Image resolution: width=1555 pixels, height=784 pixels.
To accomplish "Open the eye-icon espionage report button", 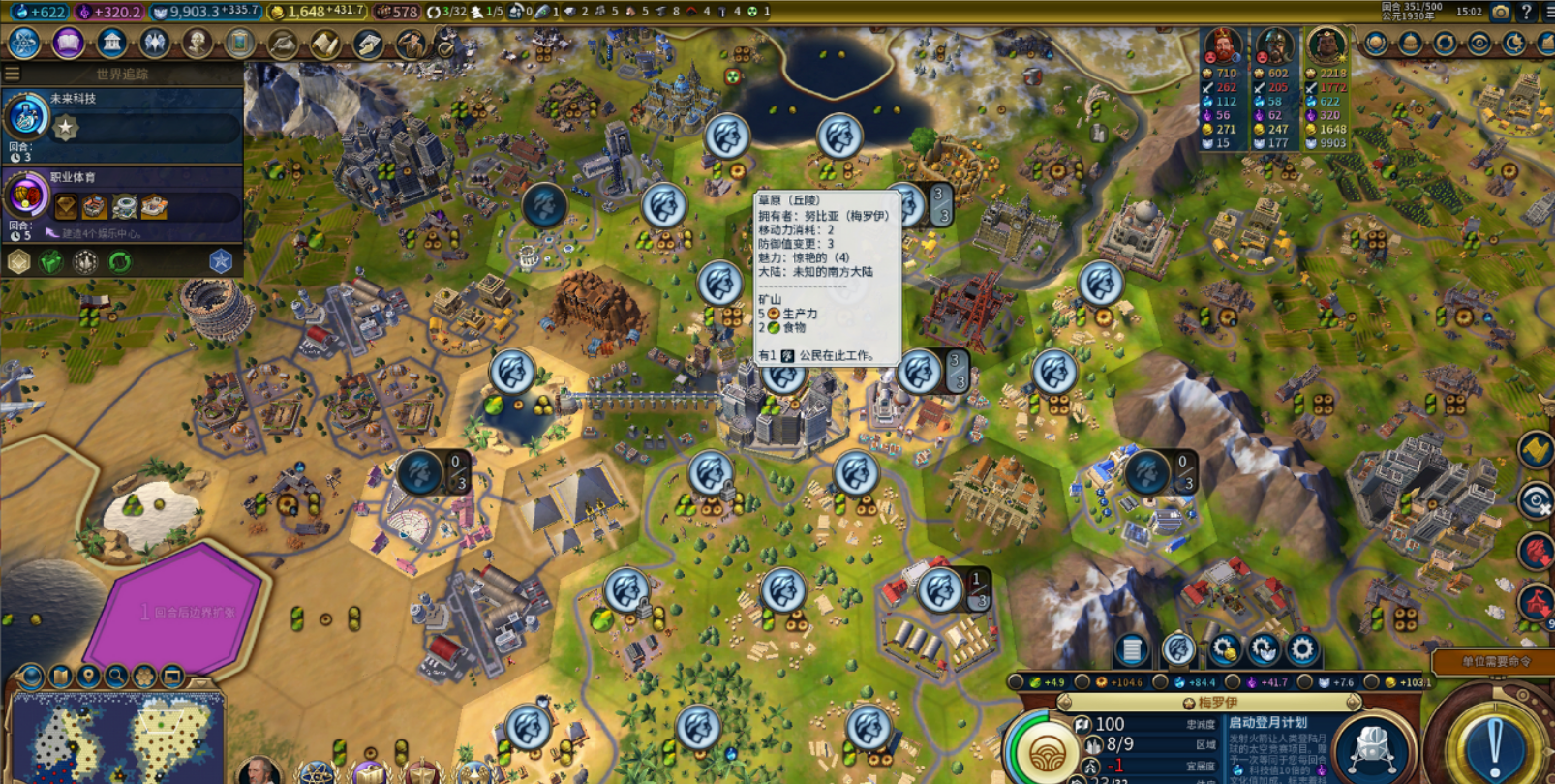I will tap(1479, 44).
